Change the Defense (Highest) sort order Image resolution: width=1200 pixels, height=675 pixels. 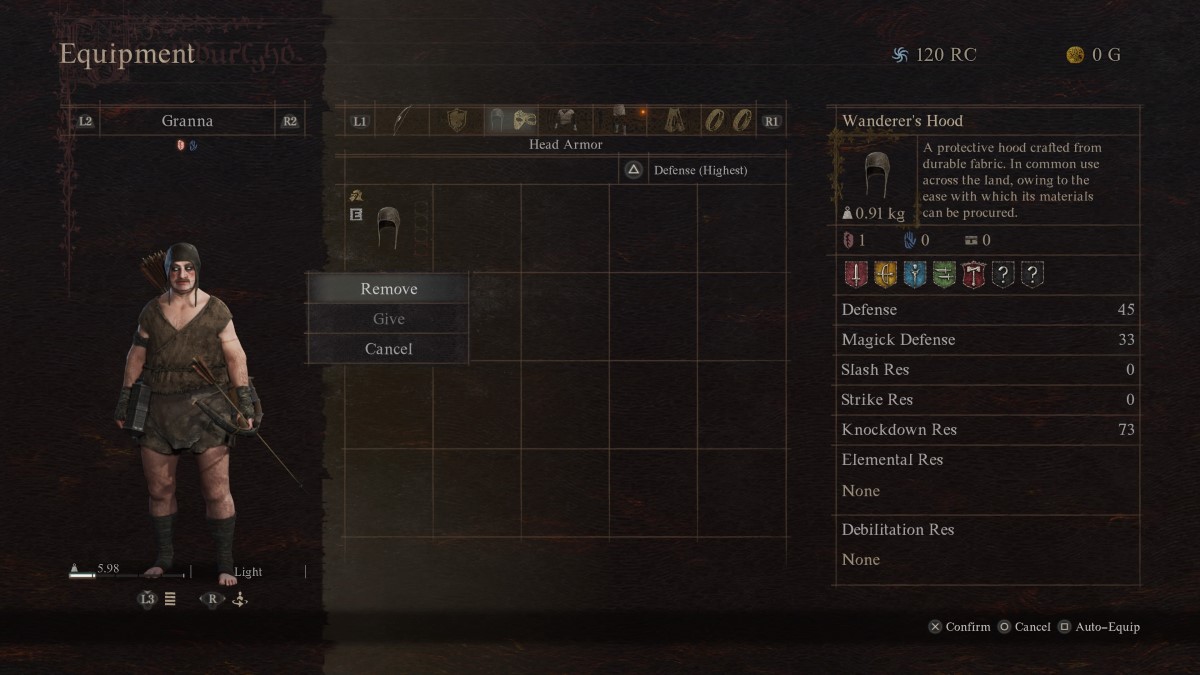pos(699,170)
